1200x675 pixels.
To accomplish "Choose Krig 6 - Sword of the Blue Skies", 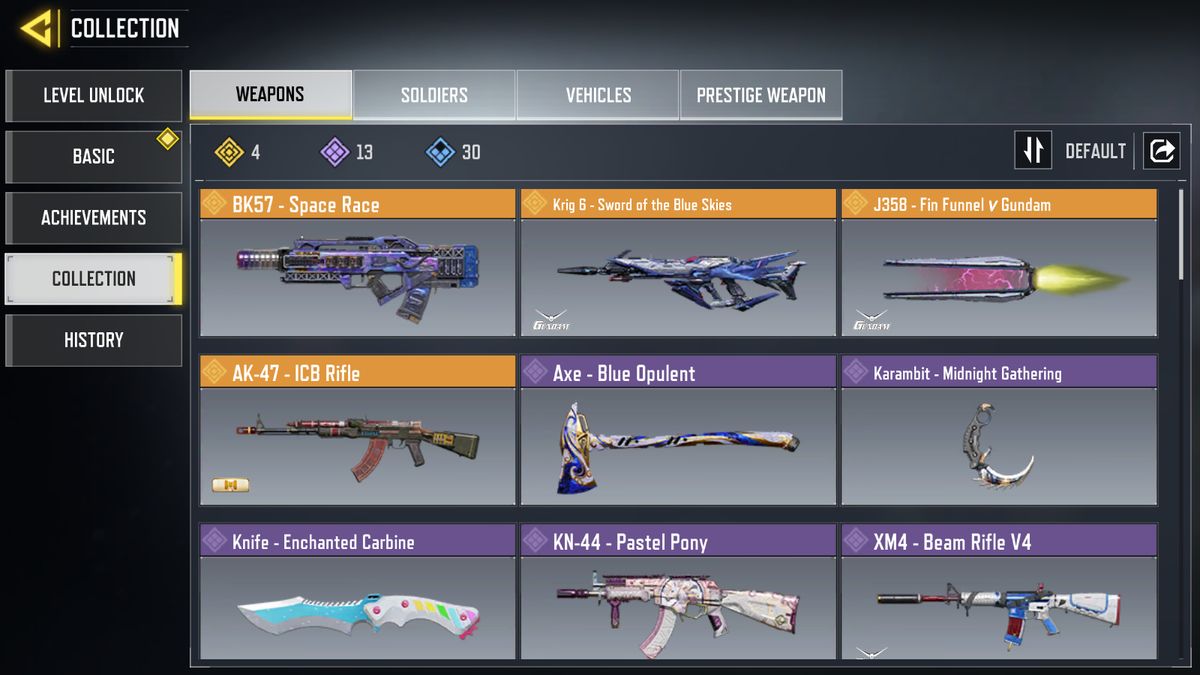I will (x=678, y=264).
